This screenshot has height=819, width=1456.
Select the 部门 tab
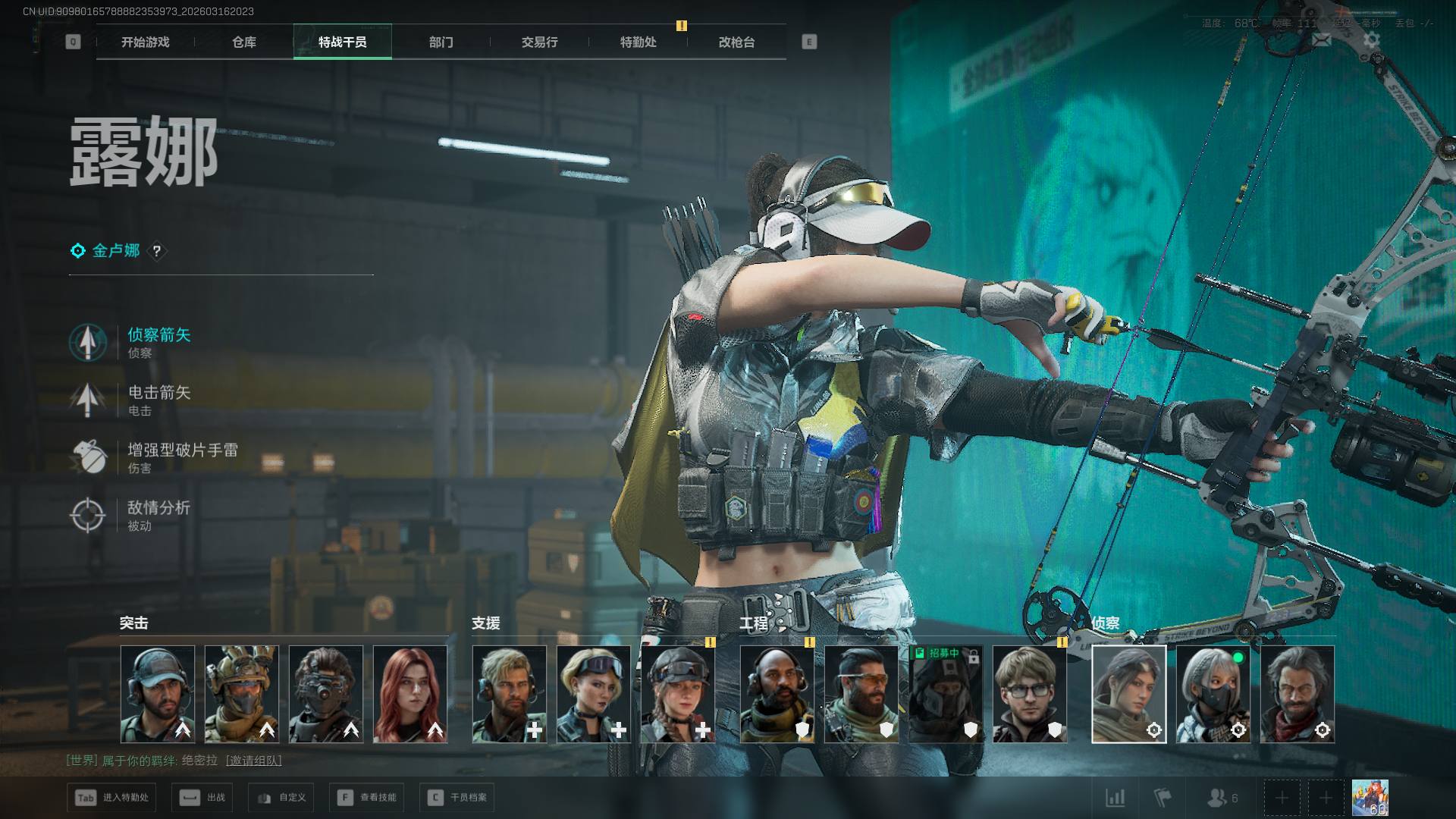441,42
